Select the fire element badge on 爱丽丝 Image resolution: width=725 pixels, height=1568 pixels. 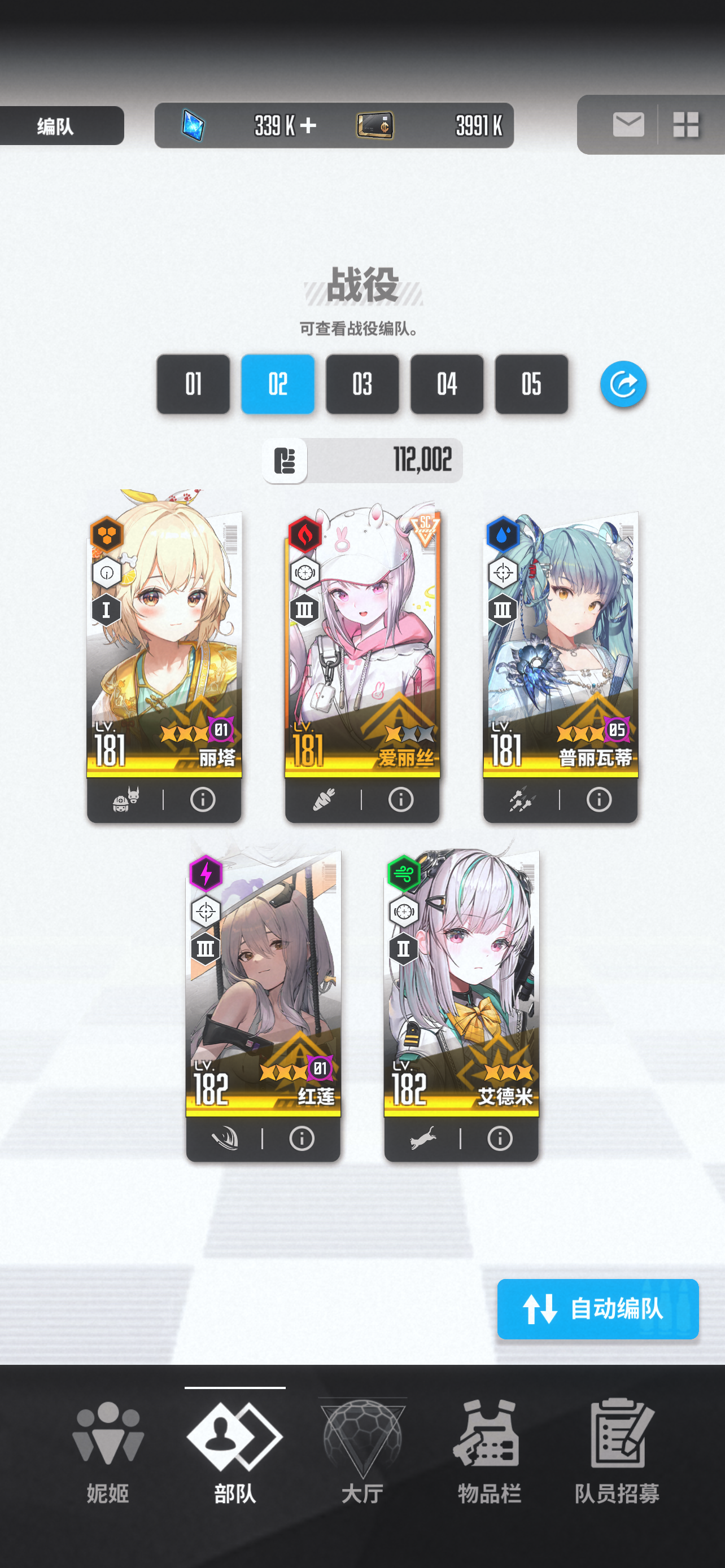(x=304, y=536)
